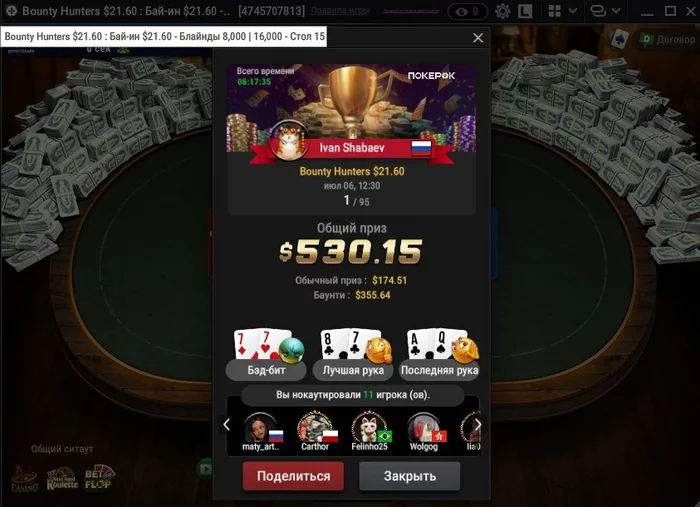
Task: Click the red Поделиться share button
Action: tap(293, 476)
